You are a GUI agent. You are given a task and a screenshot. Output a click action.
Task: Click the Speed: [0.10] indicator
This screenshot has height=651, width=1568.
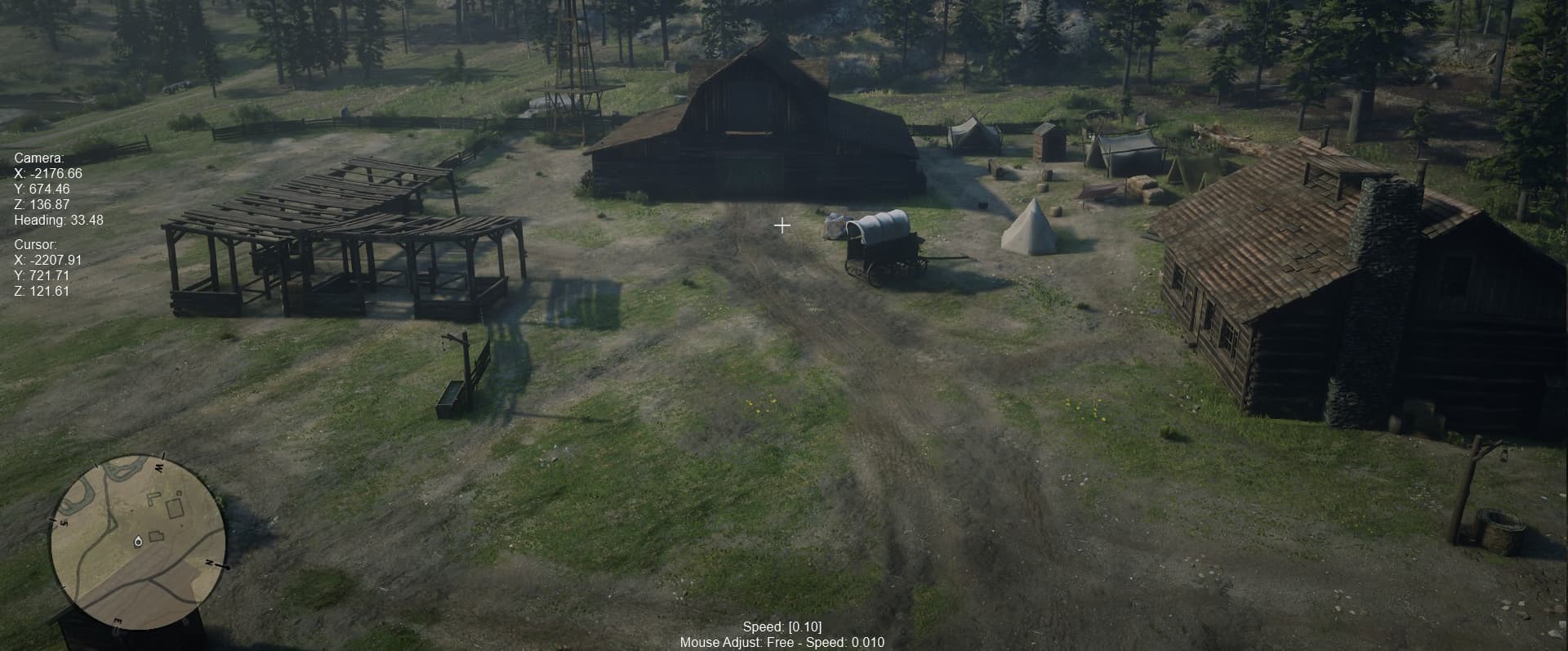pyautogui.click(x=782, y=627)
